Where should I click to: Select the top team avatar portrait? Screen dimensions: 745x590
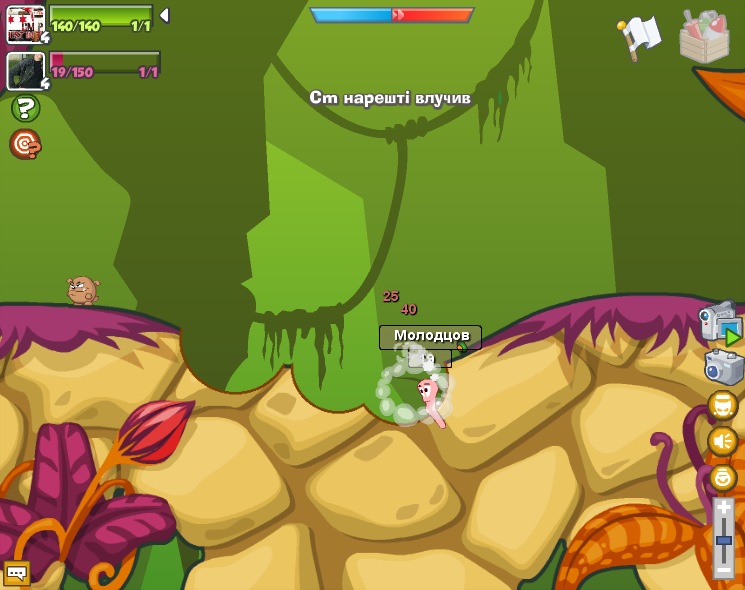[x=25, y=24]
